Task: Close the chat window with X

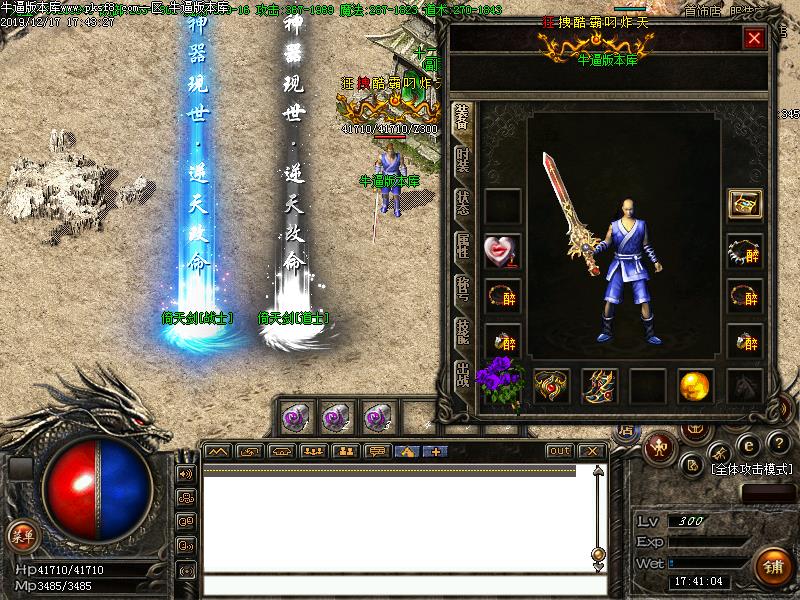Action: pos(590,451)
